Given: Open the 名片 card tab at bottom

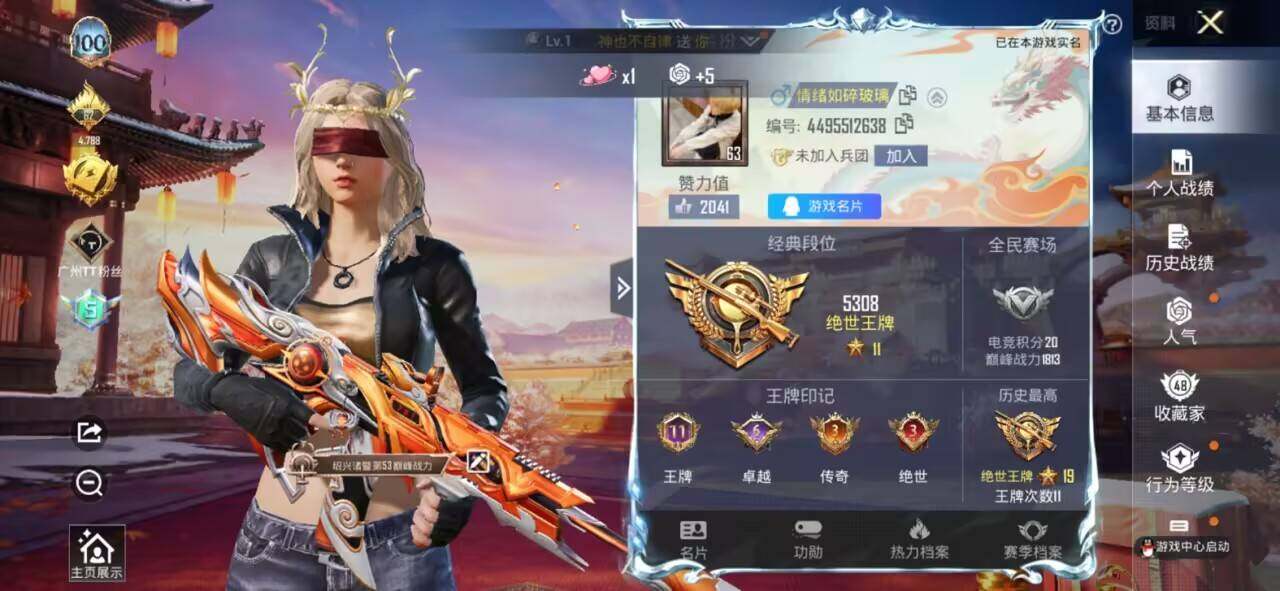Looking at the screenshot, I should [693, 539].
